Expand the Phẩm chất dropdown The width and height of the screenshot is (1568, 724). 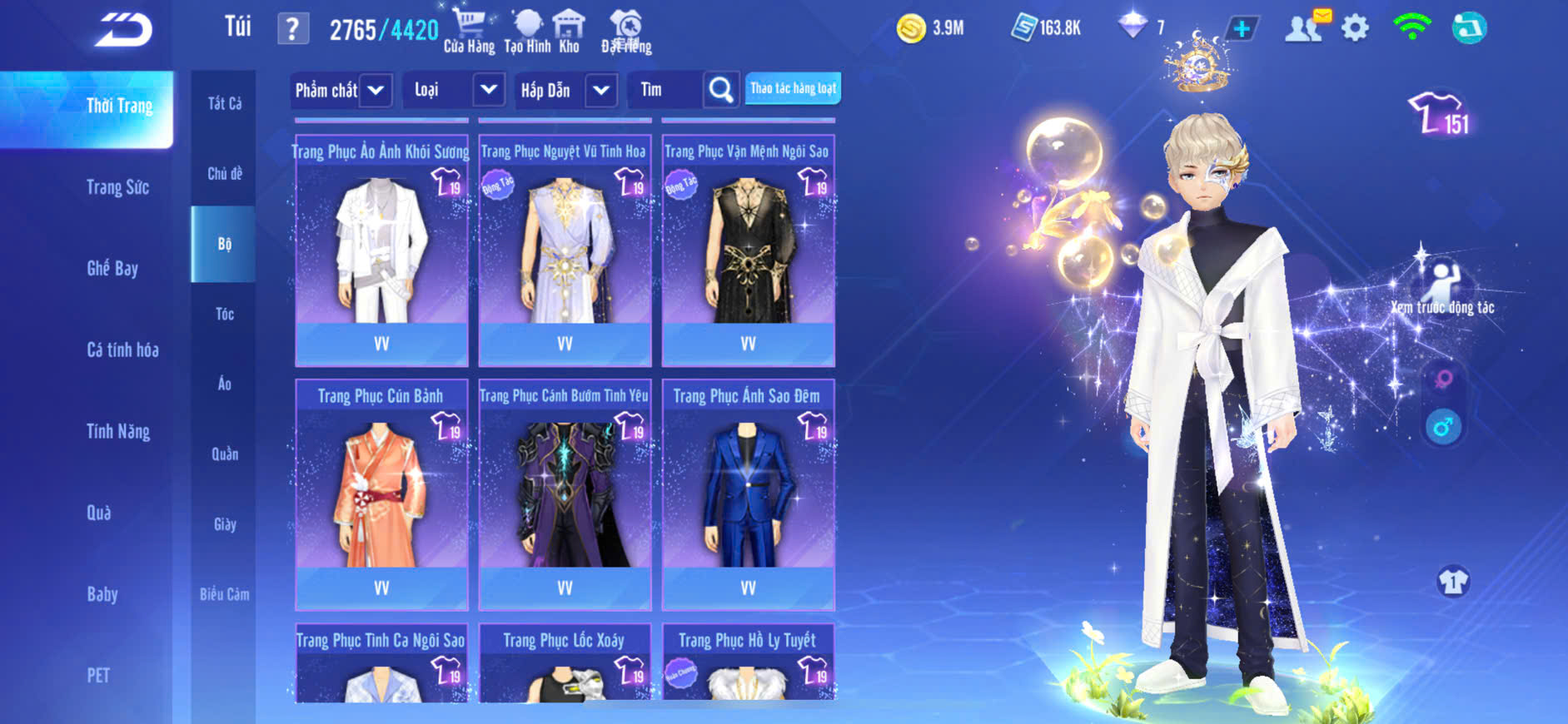tap(376, 90)
